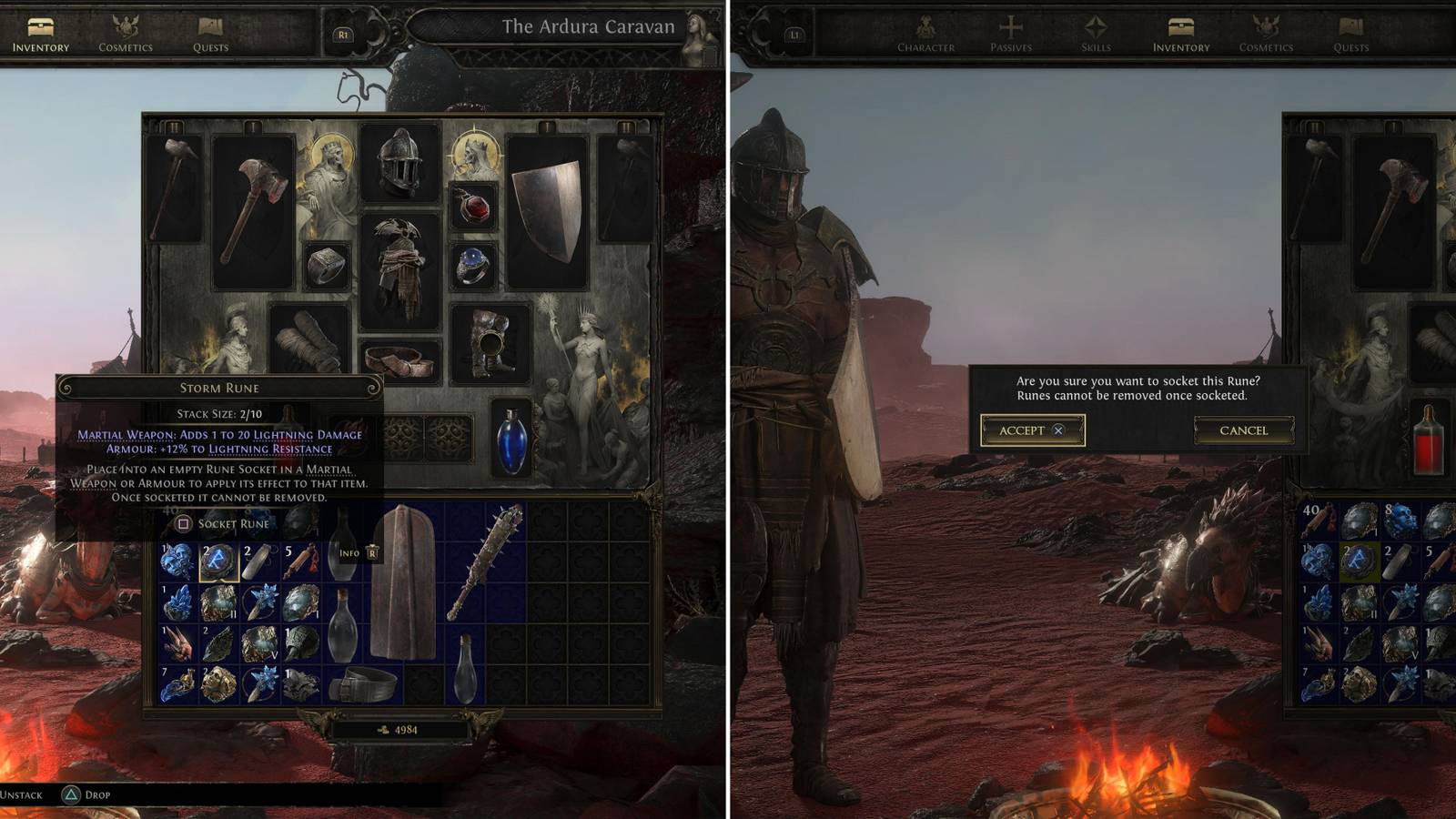Open the Quests tab on the left screen

207,27
